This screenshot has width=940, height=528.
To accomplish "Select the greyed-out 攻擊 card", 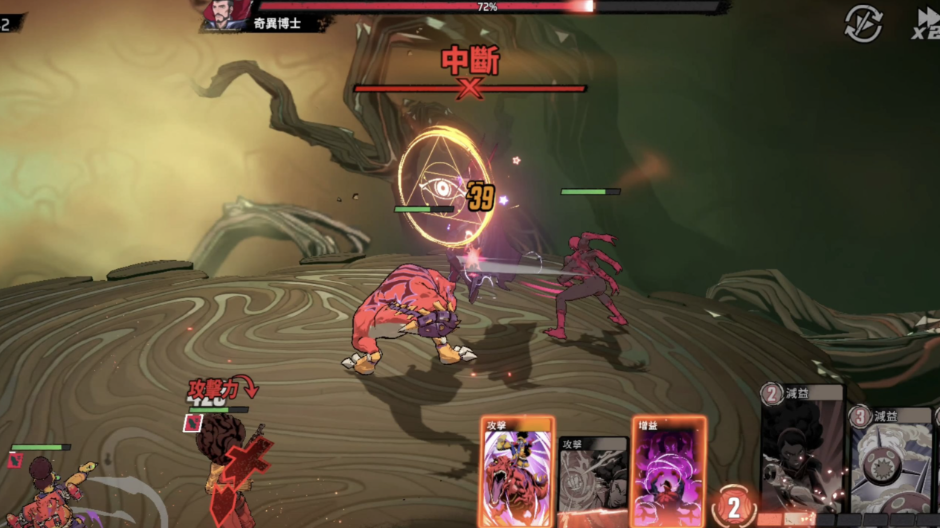I will point(591,480).
